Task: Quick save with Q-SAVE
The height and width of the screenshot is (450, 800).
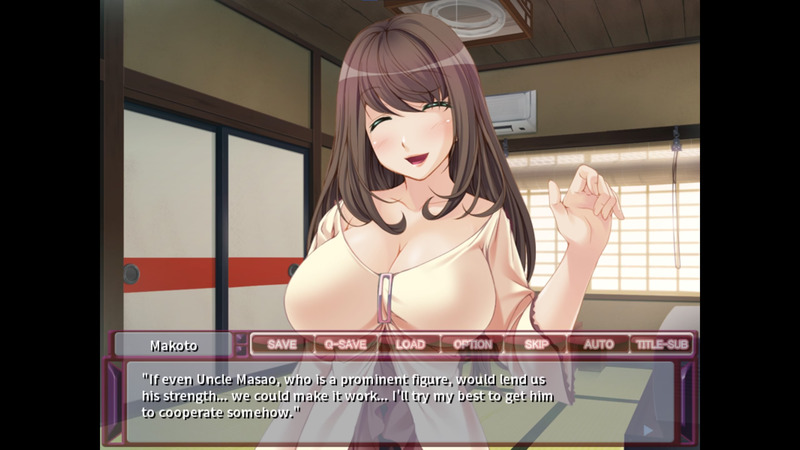Action: [346, 344]
